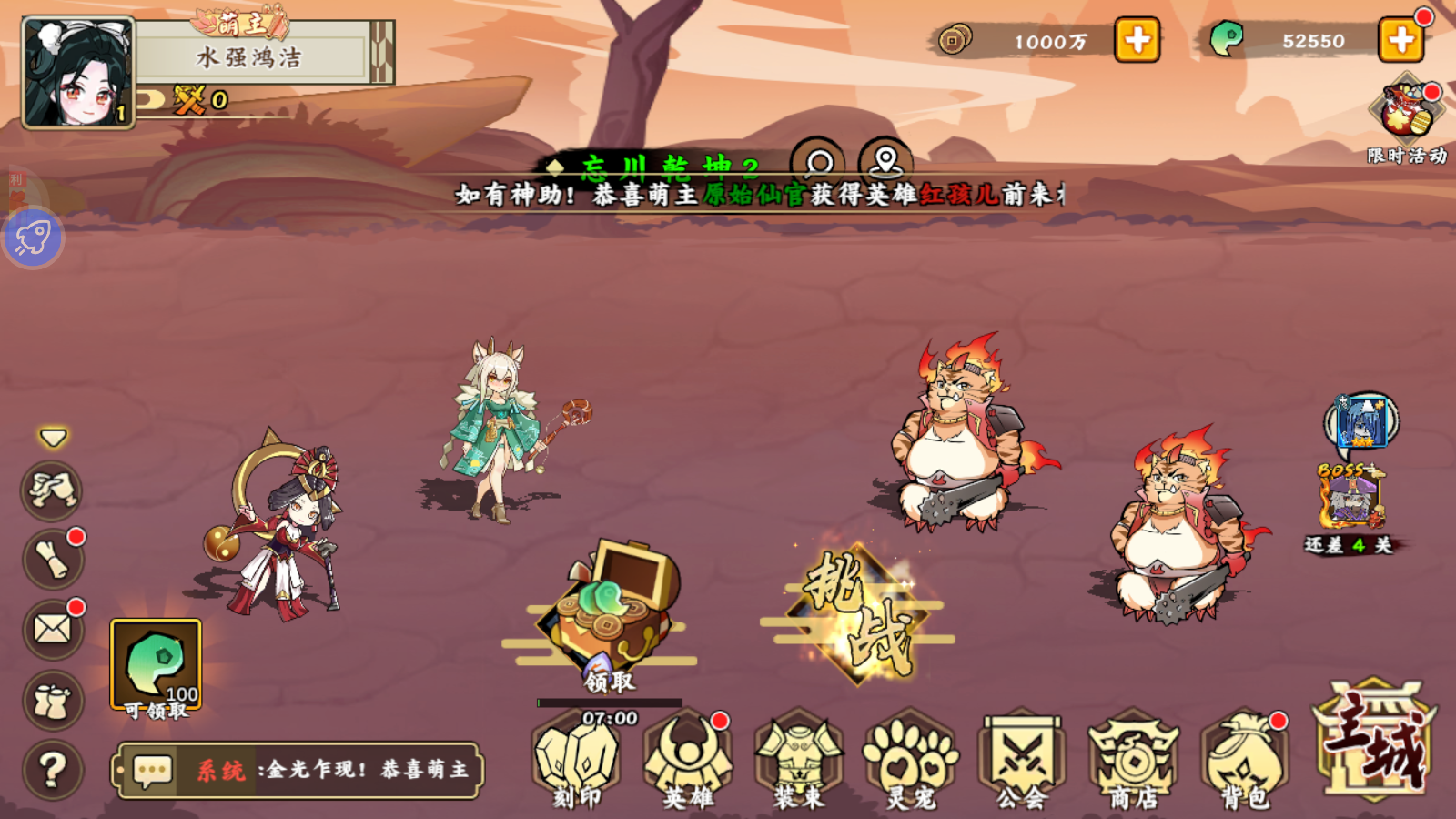The width and height of the screenshot is (1456, 819).
Task: Tap the blue rocket boost button
Action: [x=34, y=238]
